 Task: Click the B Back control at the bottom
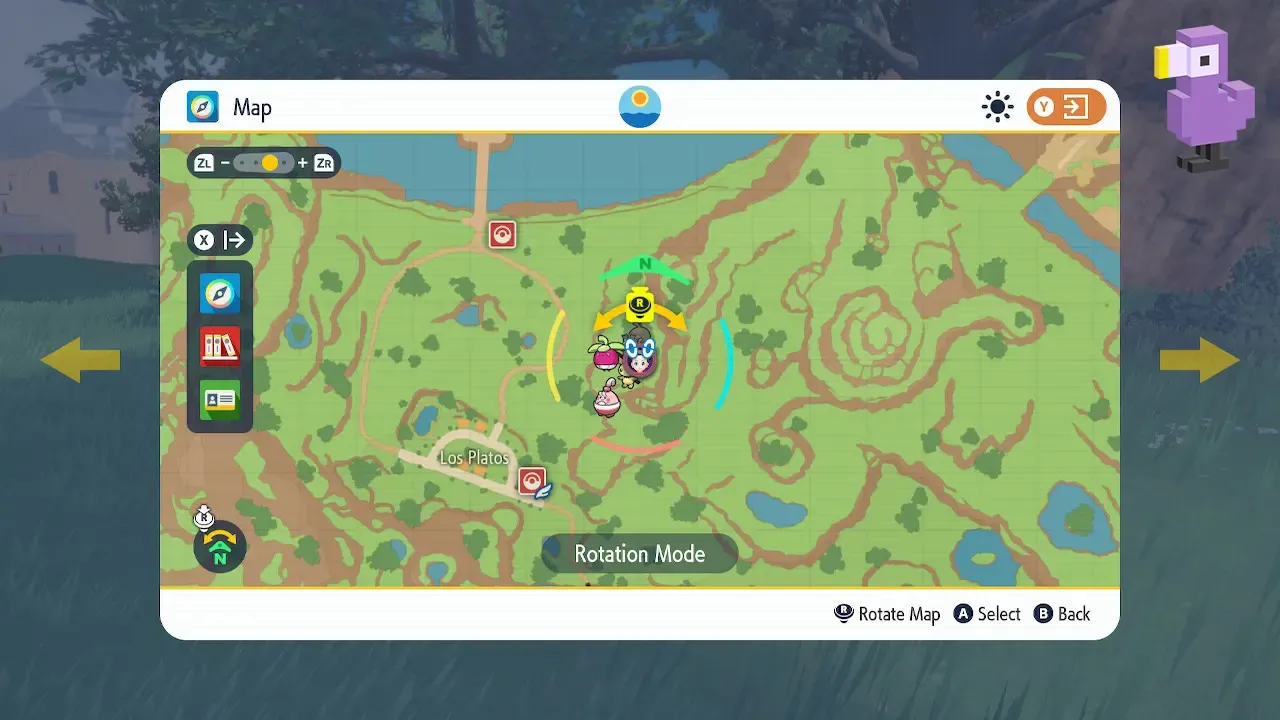pos(1062,614)
